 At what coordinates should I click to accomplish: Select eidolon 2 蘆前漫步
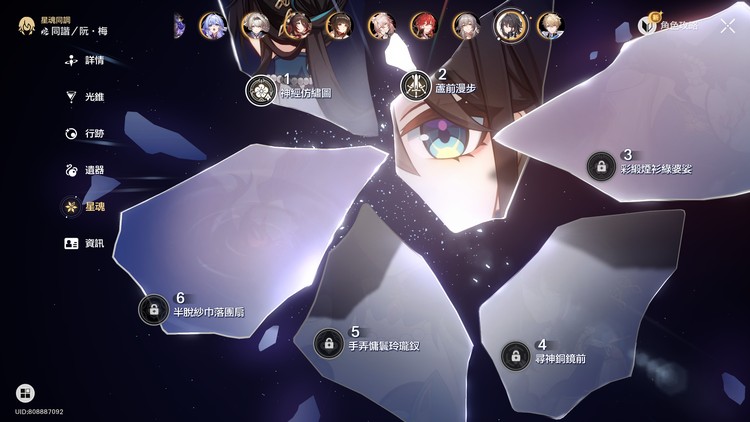point(416,85)
